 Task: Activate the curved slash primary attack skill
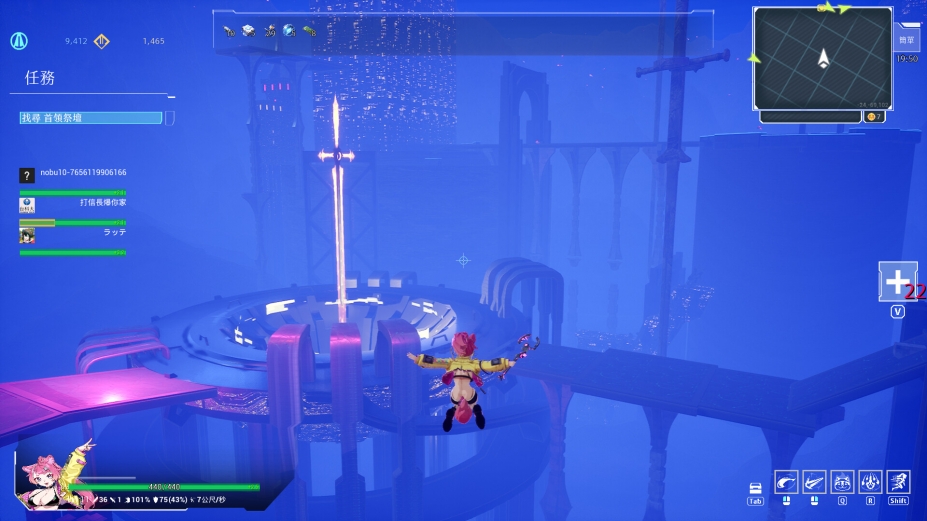pos(786,482)
